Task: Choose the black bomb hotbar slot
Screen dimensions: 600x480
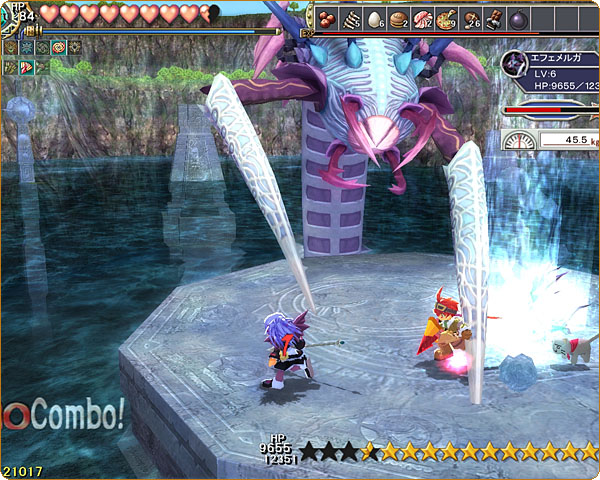Action: 518,18
